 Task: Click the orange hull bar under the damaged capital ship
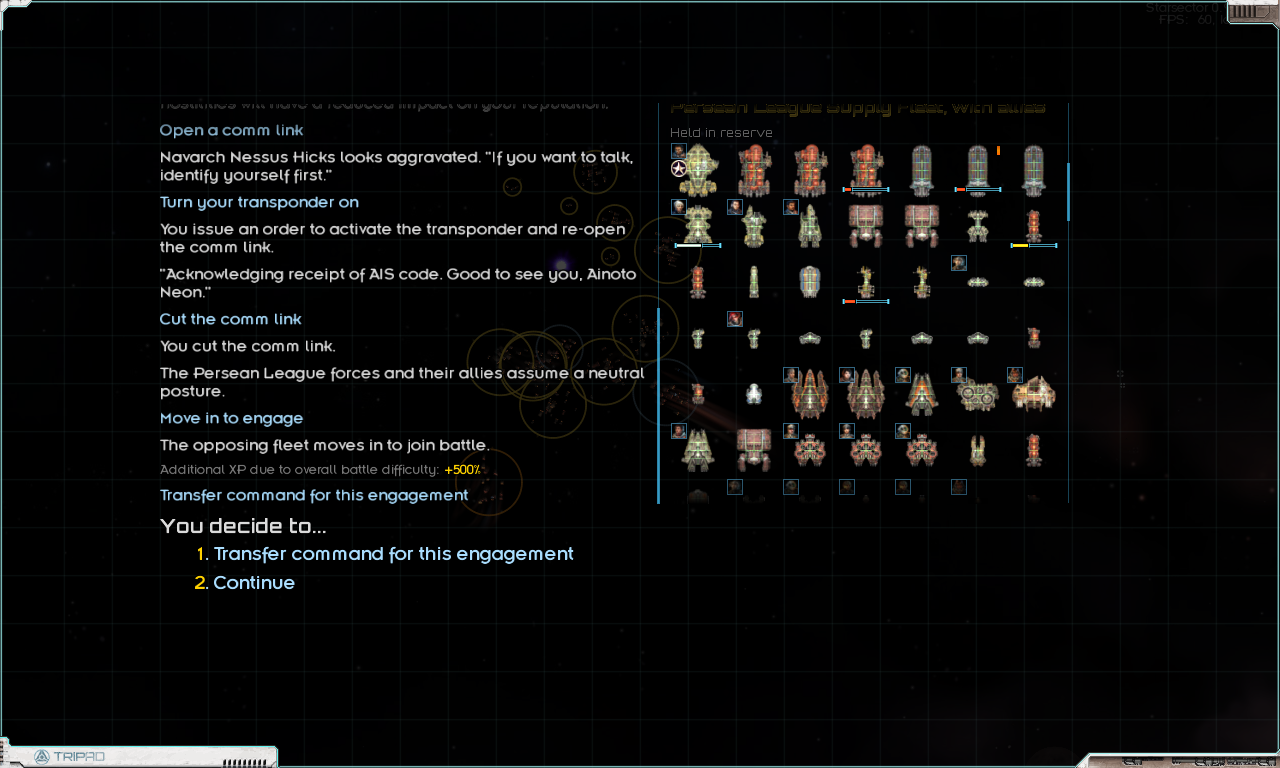847,189
